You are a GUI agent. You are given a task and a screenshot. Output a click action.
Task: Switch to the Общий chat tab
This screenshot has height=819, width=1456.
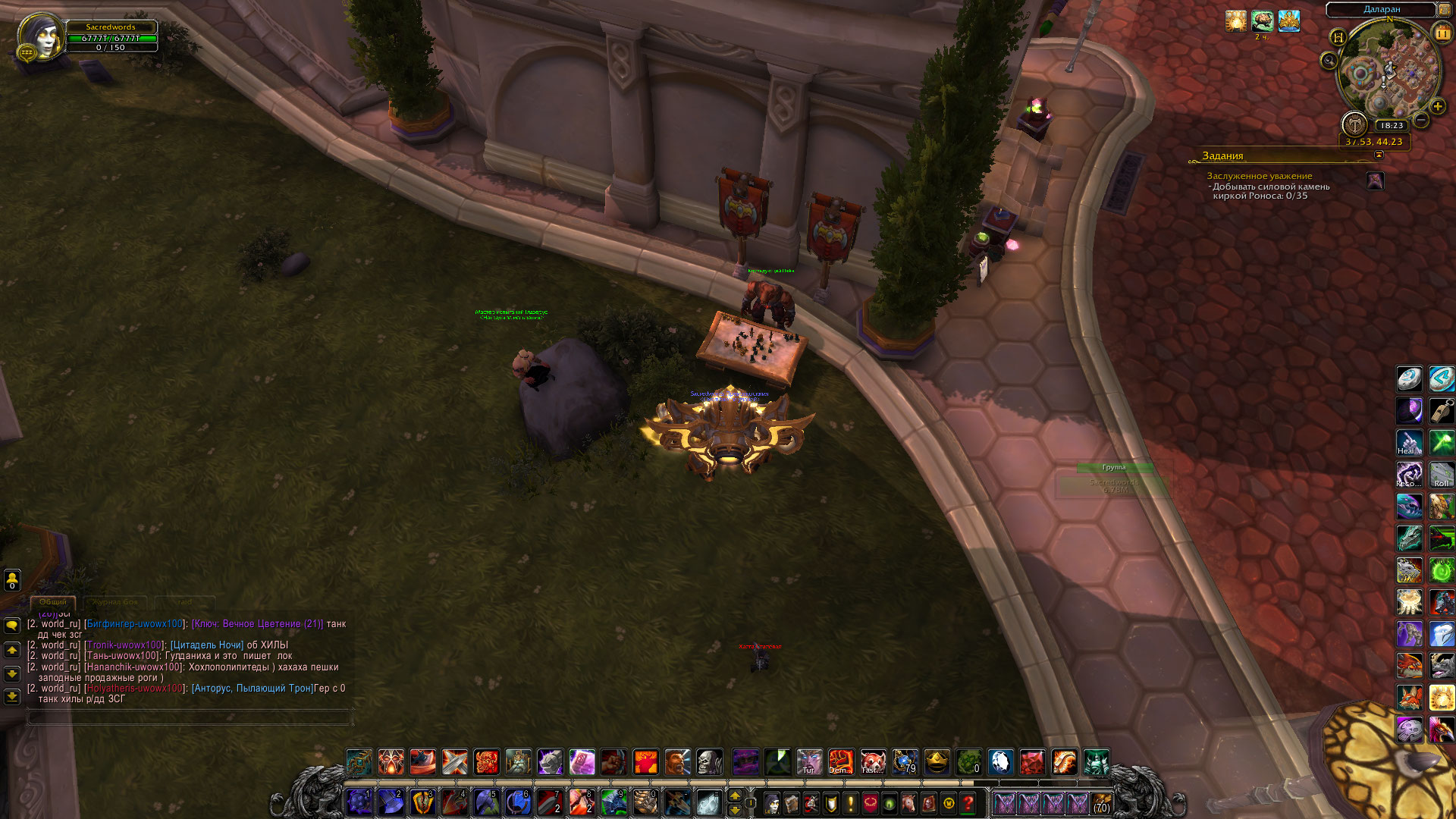click(53, 602)
